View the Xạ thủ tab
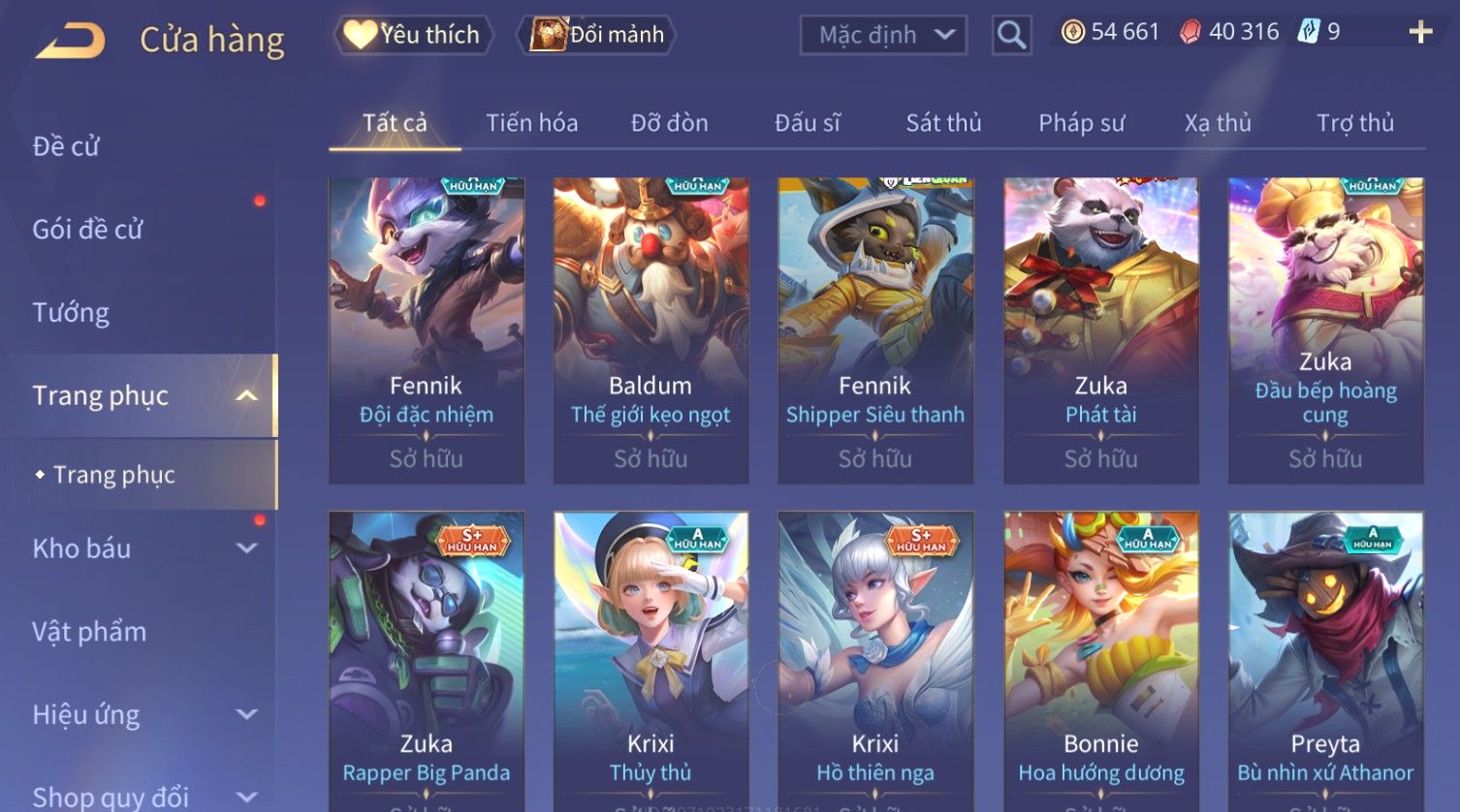This screenshot has width=1460, height=812. click(1218, 123)
